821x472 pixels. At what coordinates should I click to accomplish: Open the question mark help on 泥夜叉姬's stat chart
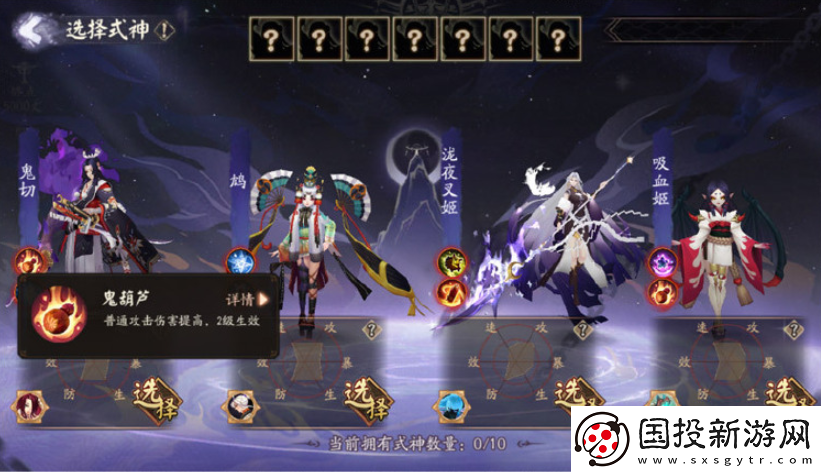pos(581,329)
